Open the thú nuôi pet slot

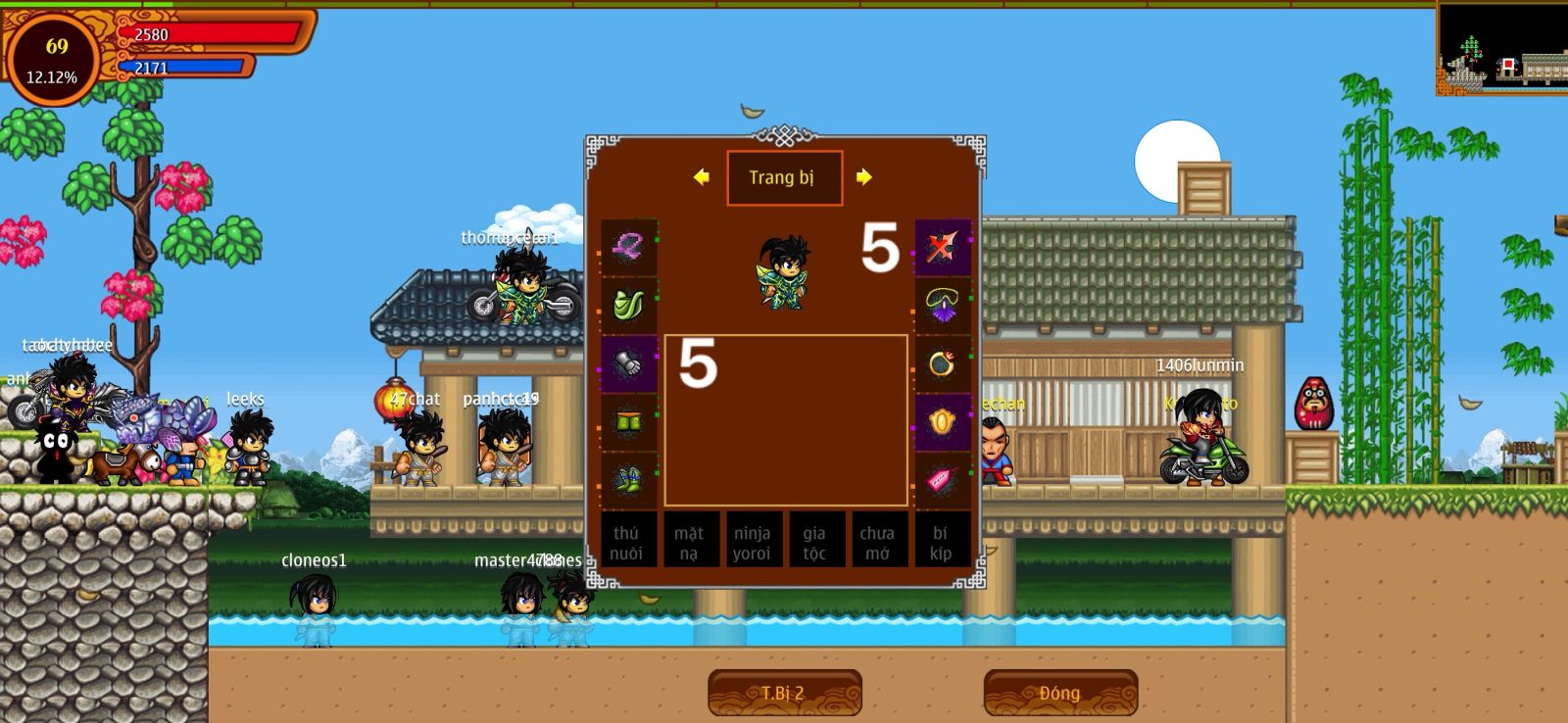click(x=627, y=542)
